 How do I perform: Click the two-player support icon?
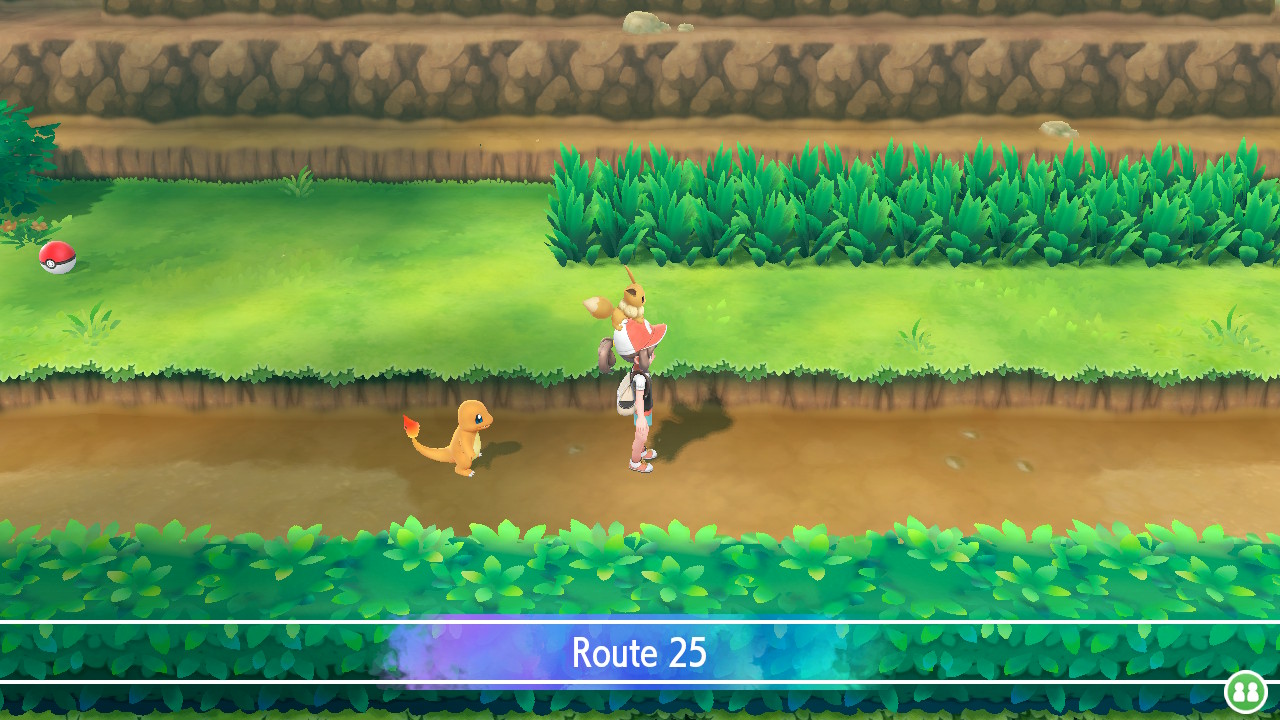coord(1246,692)
